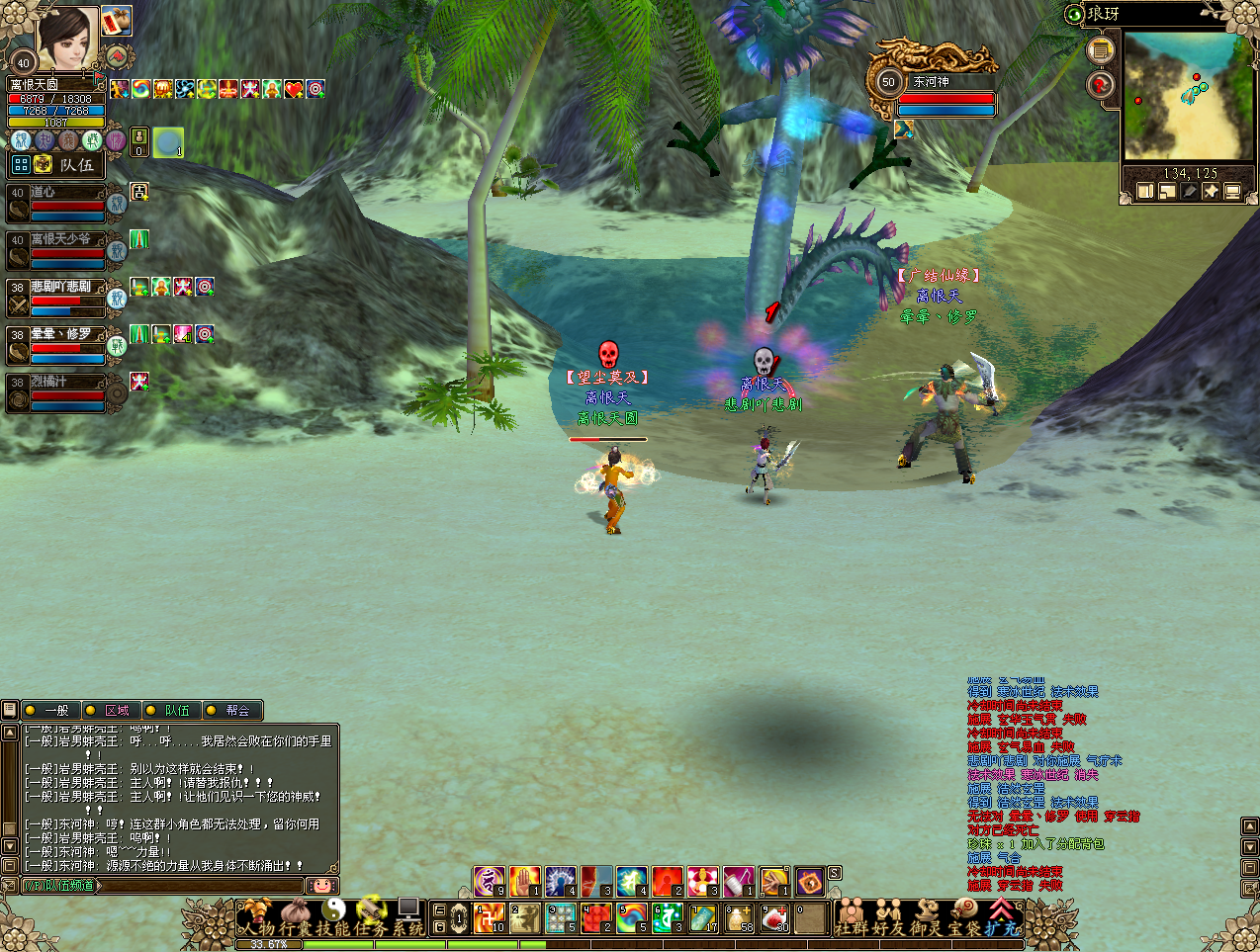Screen dimensions: 1260x952
Task: Click the 扩充 expand button
Action: pos(1002,919)
